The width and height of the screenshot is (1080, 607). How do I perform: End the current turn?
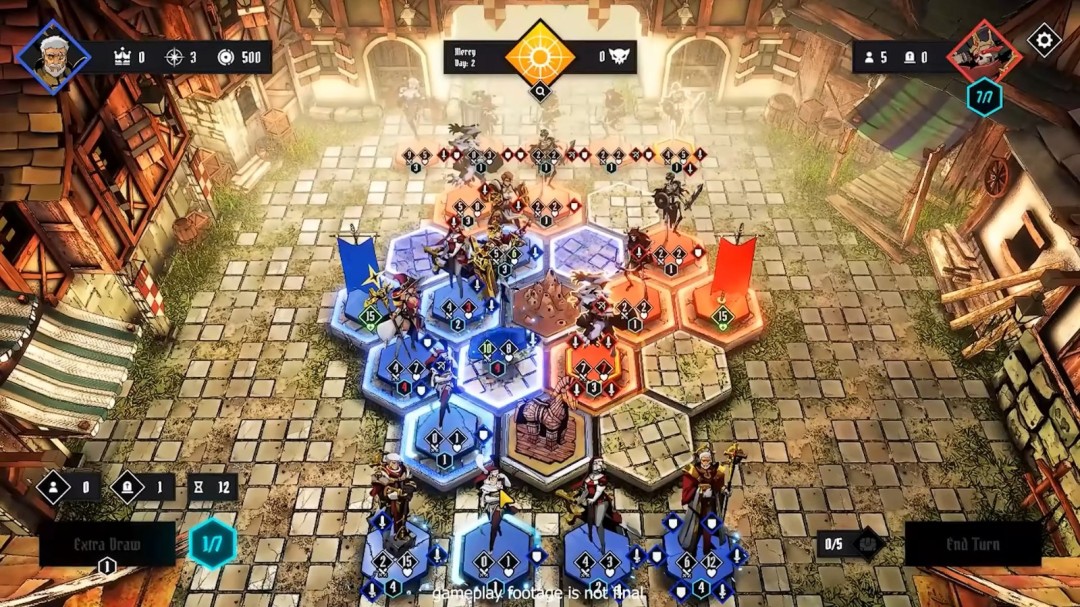[972, 545]
